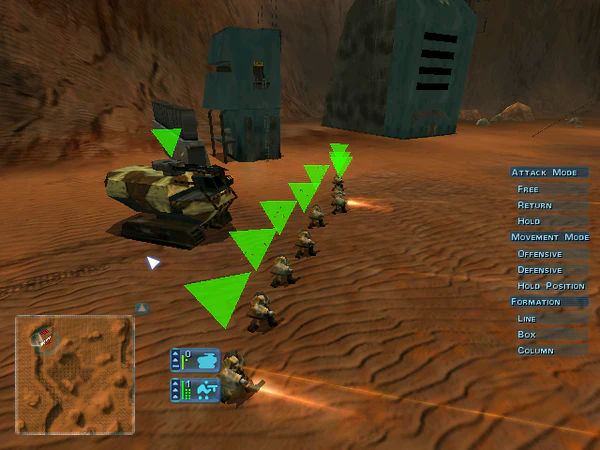The height and width of the screenshot is (450, 600).
Task: Select the Hold attack mode
Action: [x=528, y=221]
